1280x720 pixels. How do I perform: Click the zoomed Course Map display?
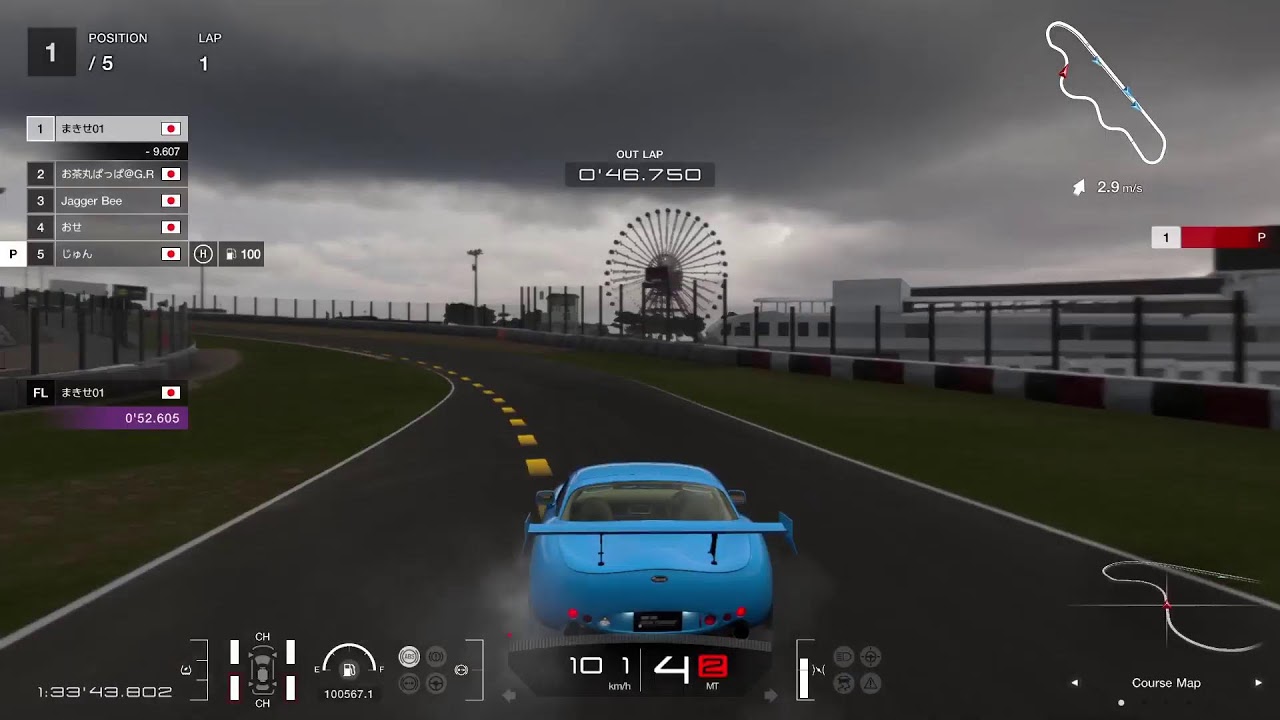click(1167, 606)
